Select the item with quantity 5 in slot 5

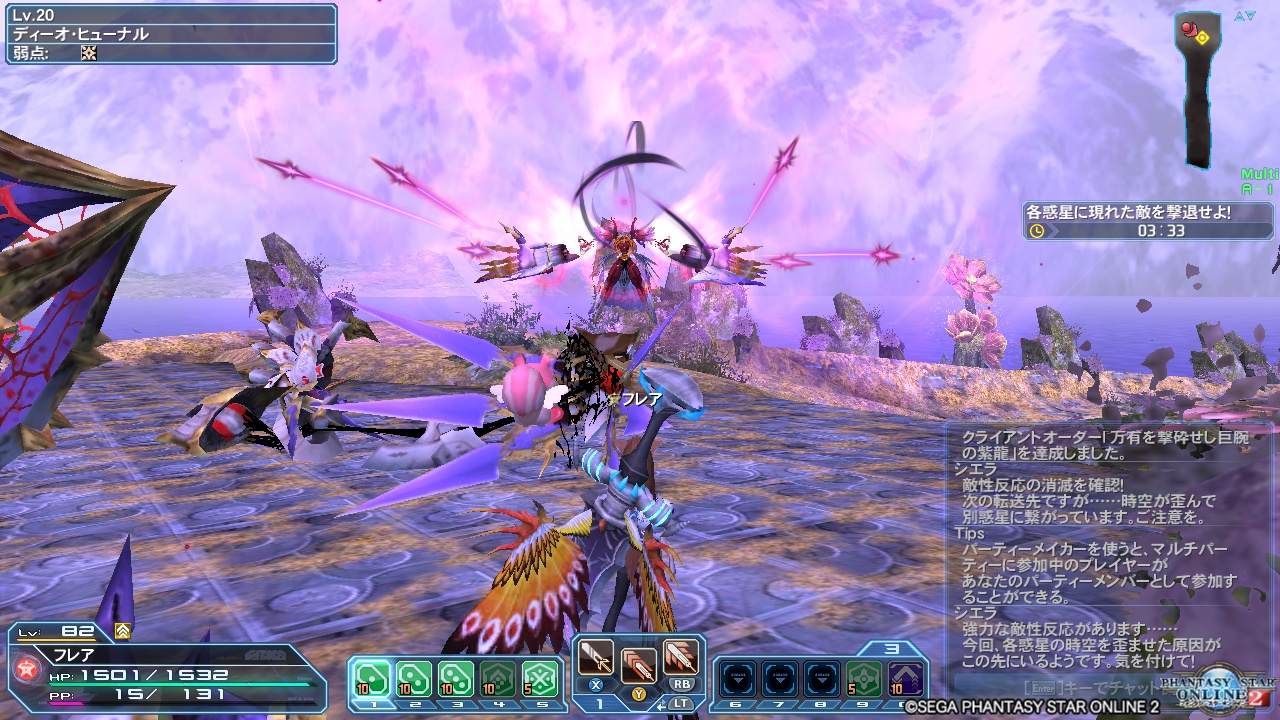[x=538, y=676]
